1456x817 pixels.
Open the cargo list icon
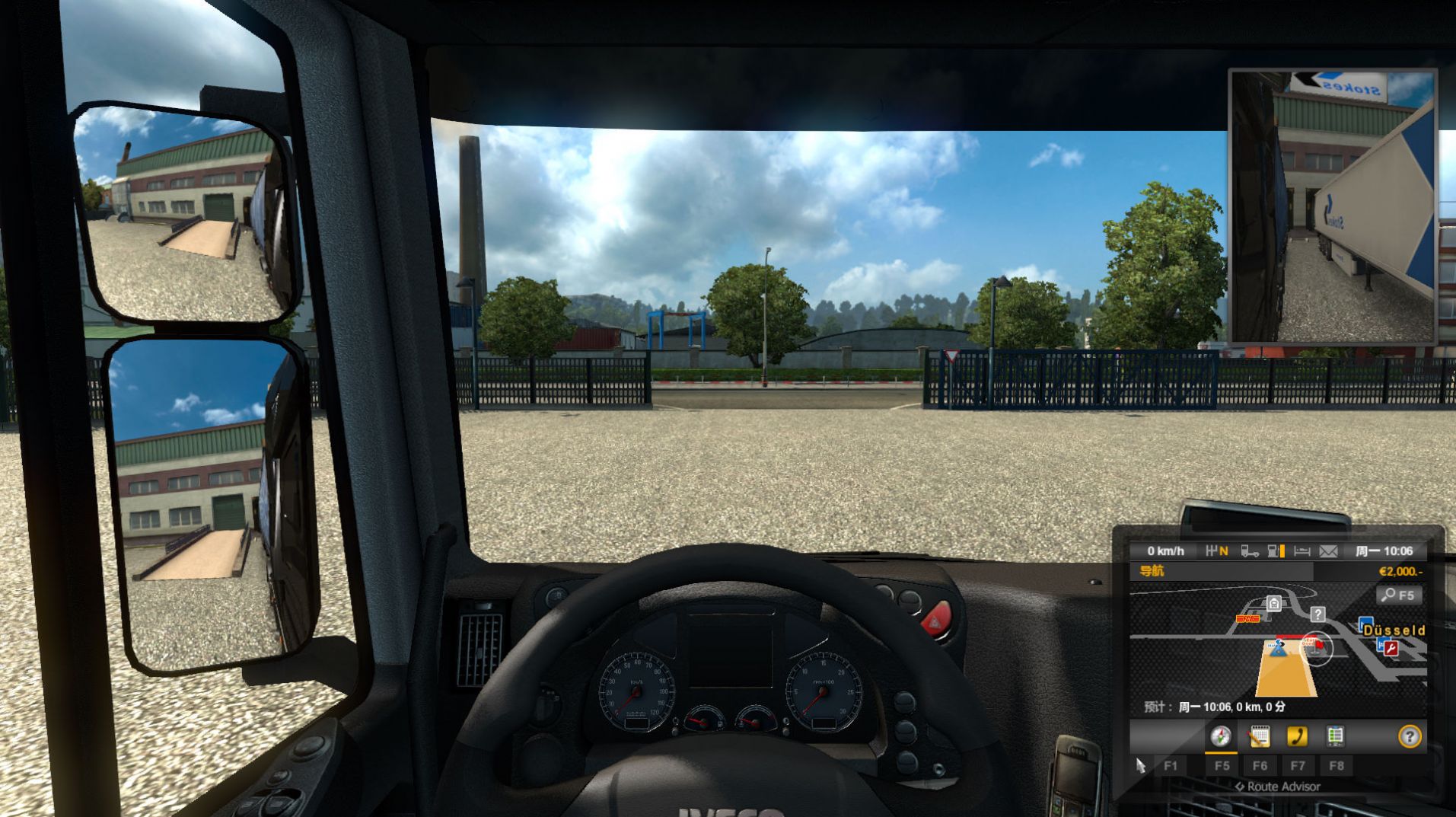coord(1335,737)
